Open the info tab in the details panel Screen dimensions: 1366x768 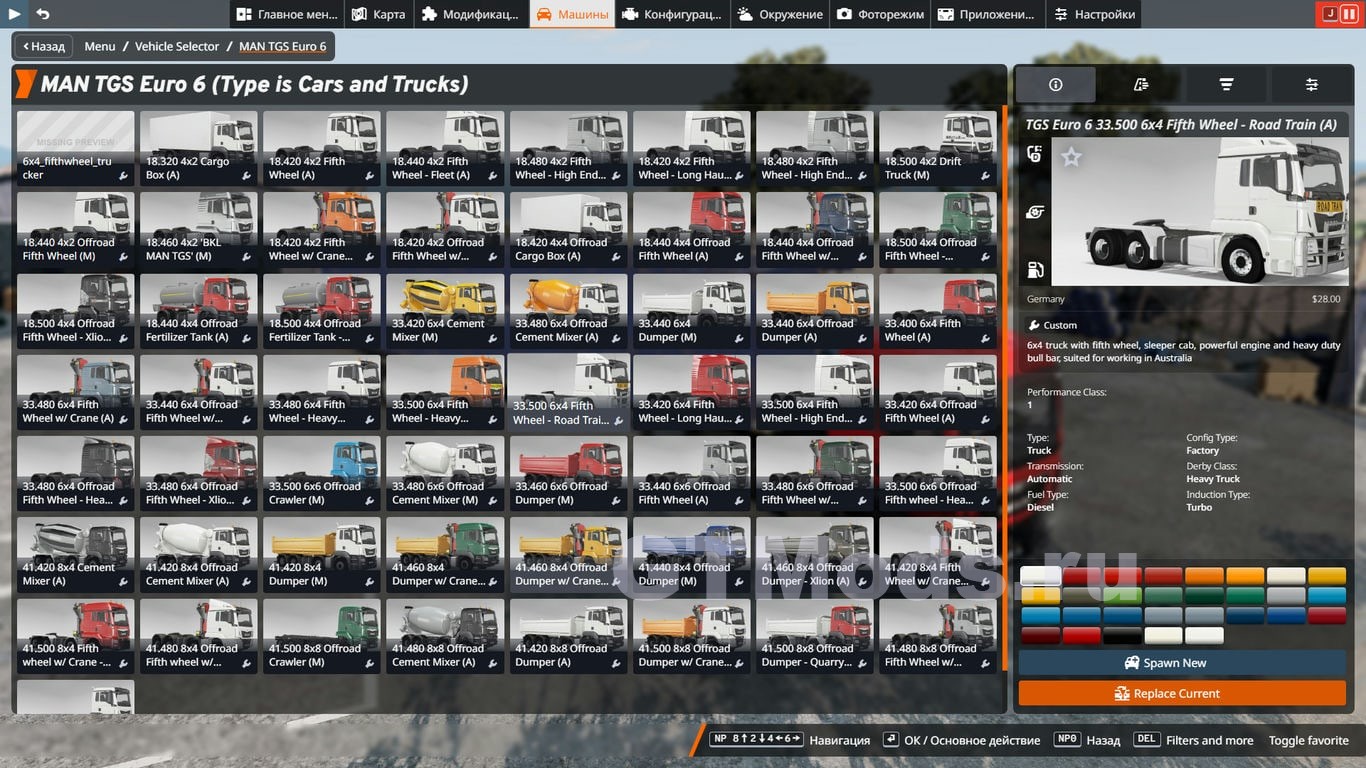coord(1055,85)
